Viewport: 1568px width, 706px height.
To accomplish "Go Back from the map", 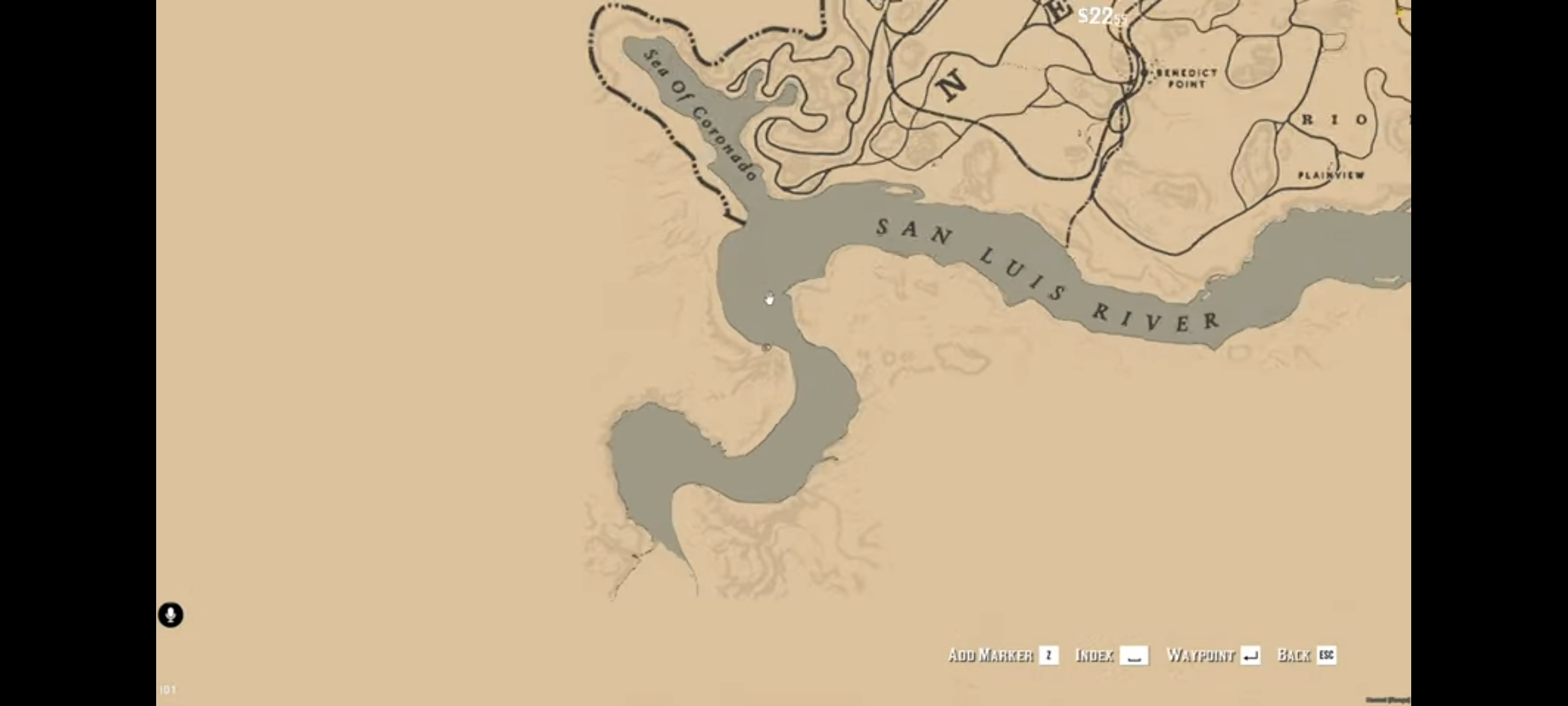I will [x=1306, y=655].
